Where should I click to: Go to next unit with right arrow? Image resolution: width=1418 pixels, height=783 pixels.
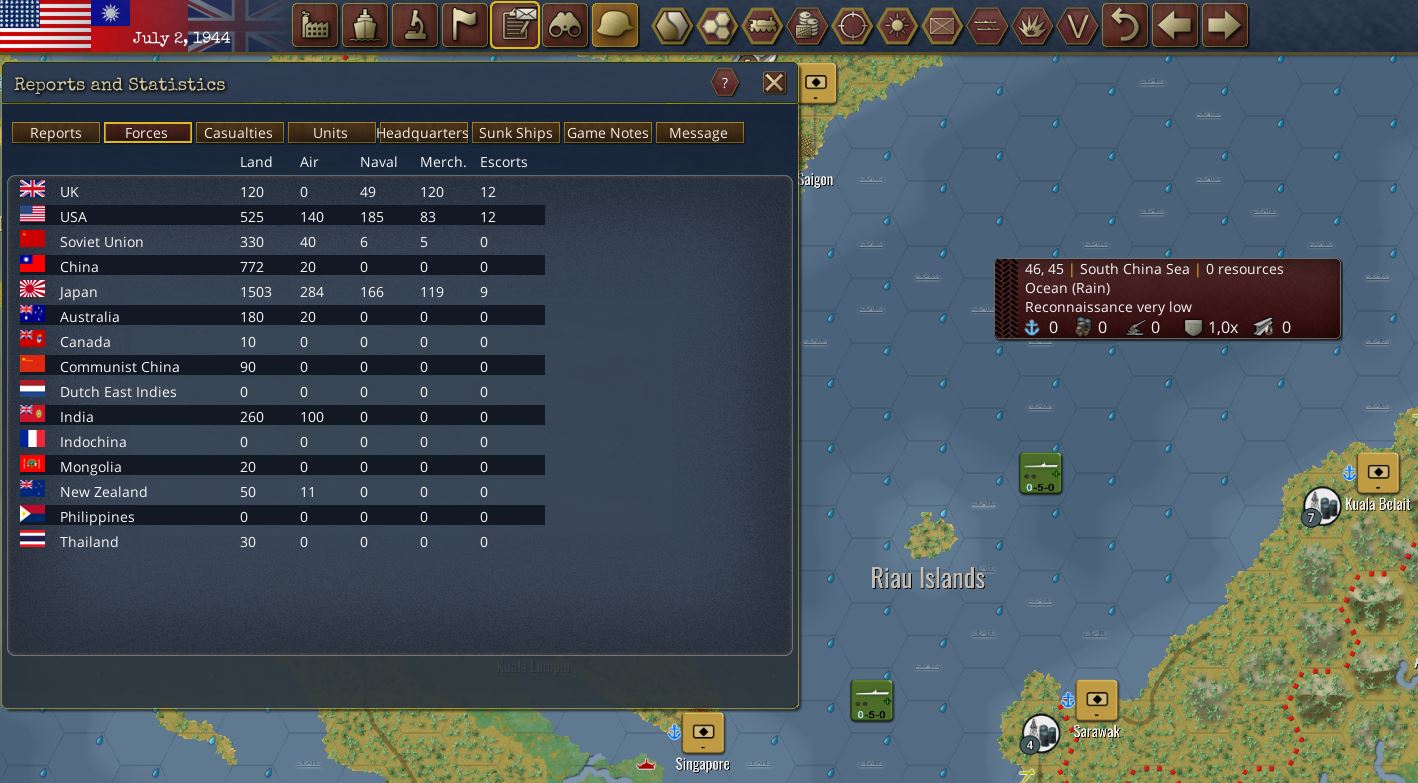click(1225, 26)
